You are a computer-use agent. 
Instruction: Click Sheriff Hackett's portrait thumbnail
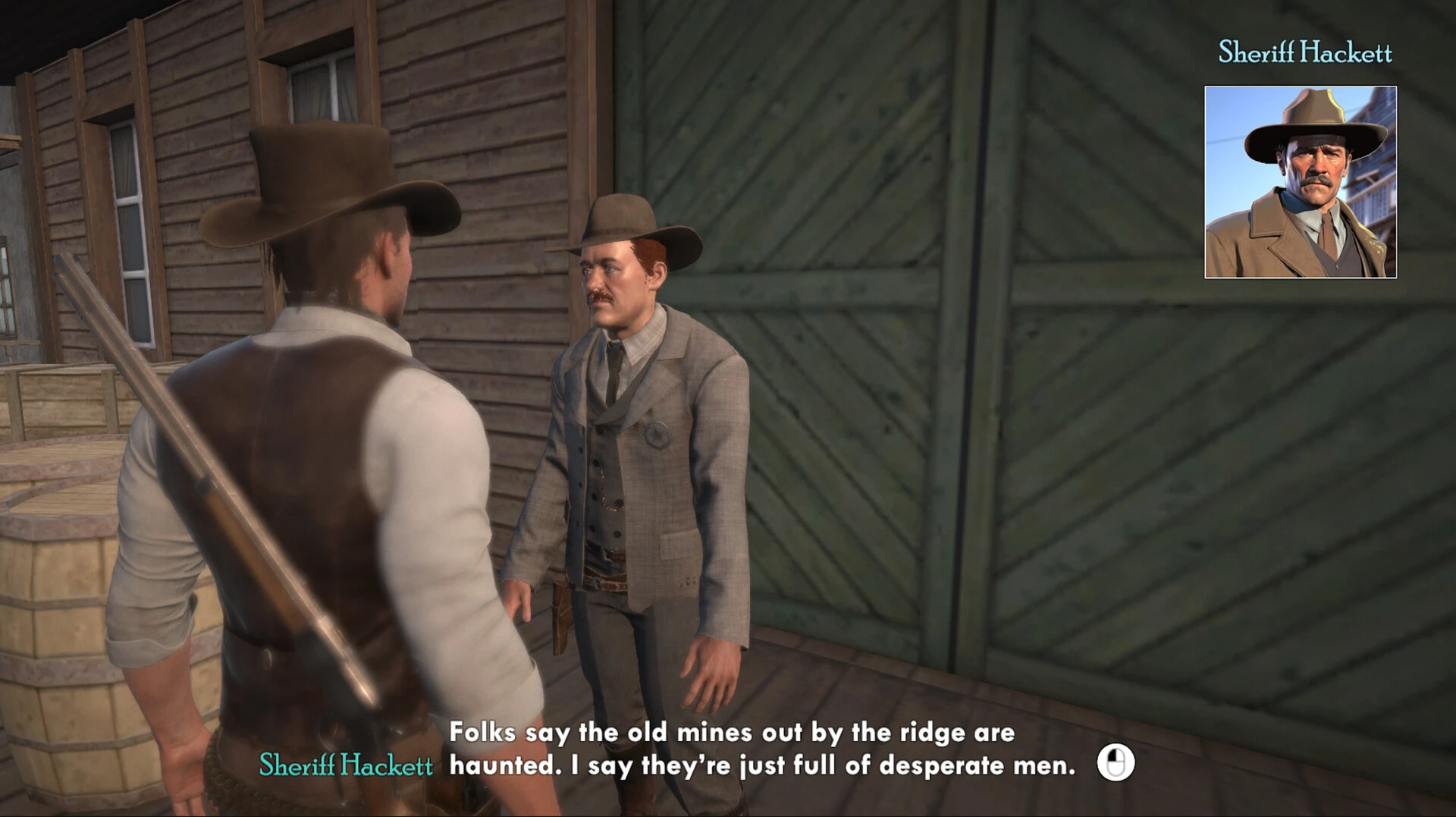click(x=1300, y=182)
